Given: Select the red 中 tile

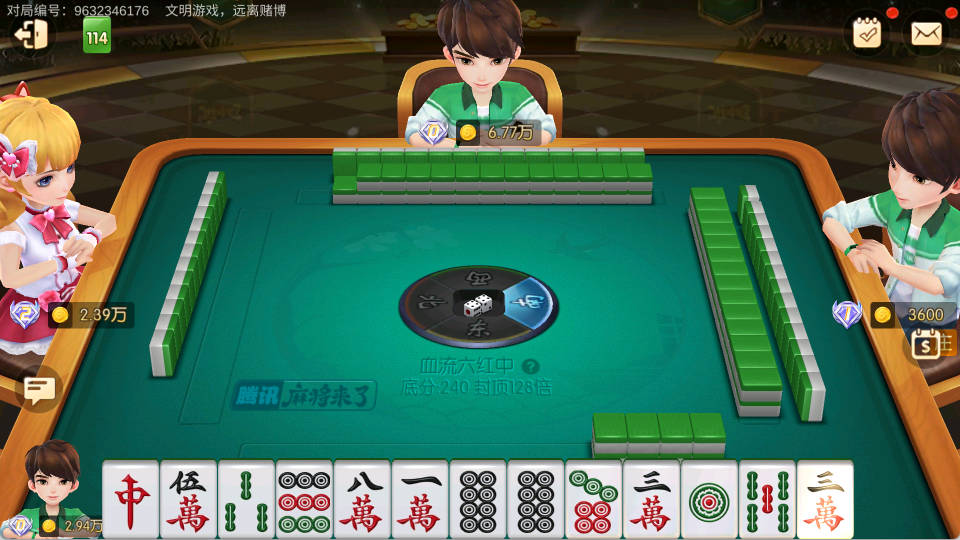Looking at the screenshot, I should 131,500.
